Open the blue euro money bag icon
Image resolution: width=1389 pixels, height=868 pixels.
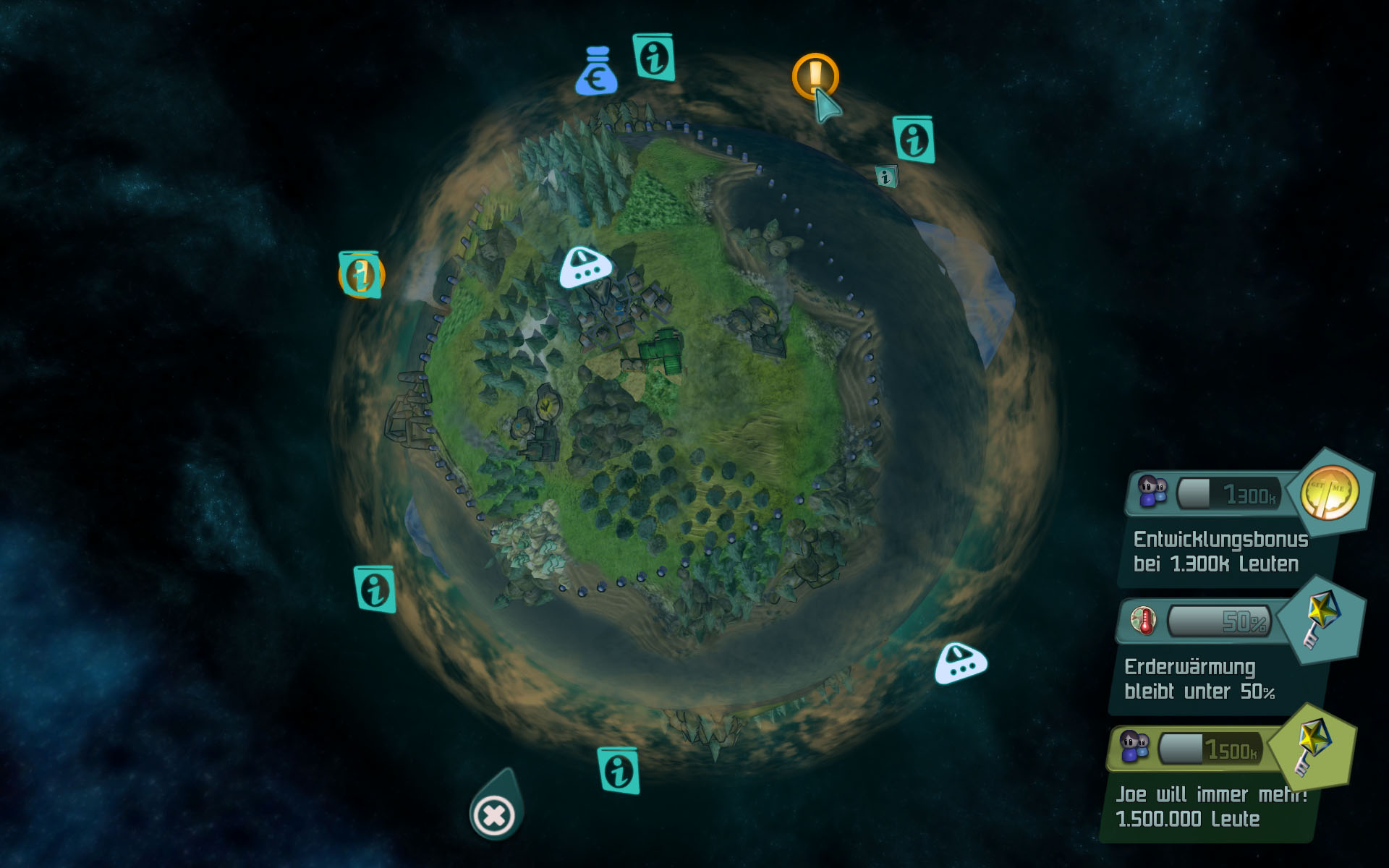pyautogui.click(x=596, y=72)
